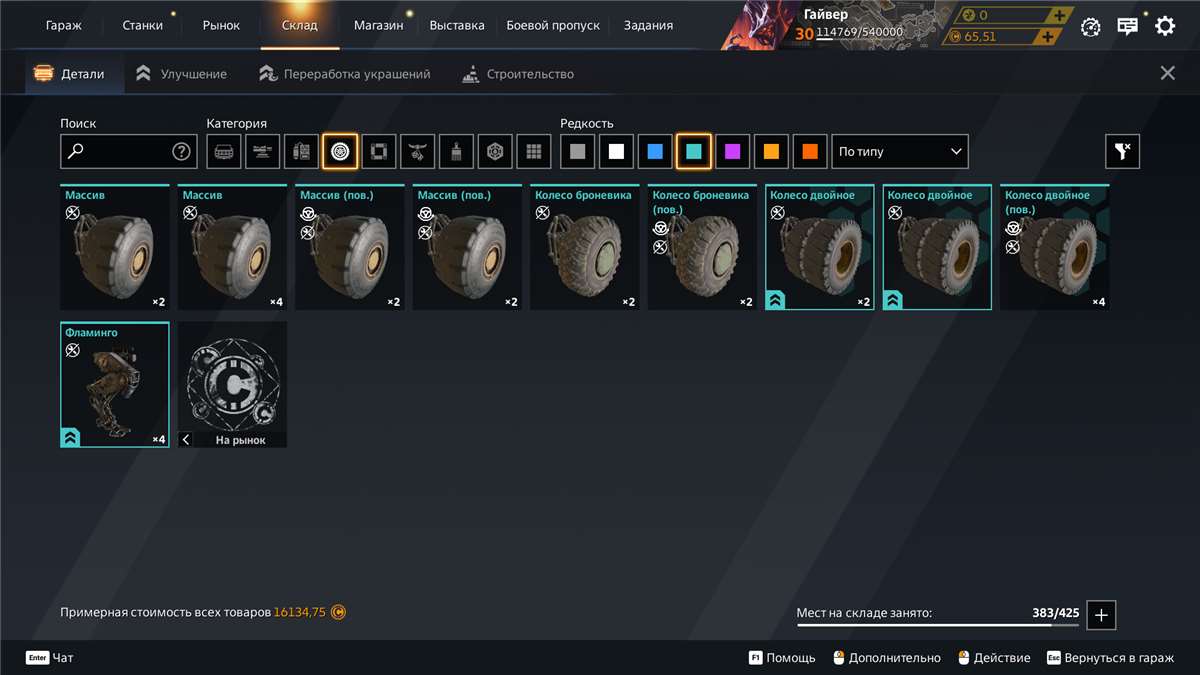Open the Задания menu
Viewport: 1200px width, 675px height.
648,25
